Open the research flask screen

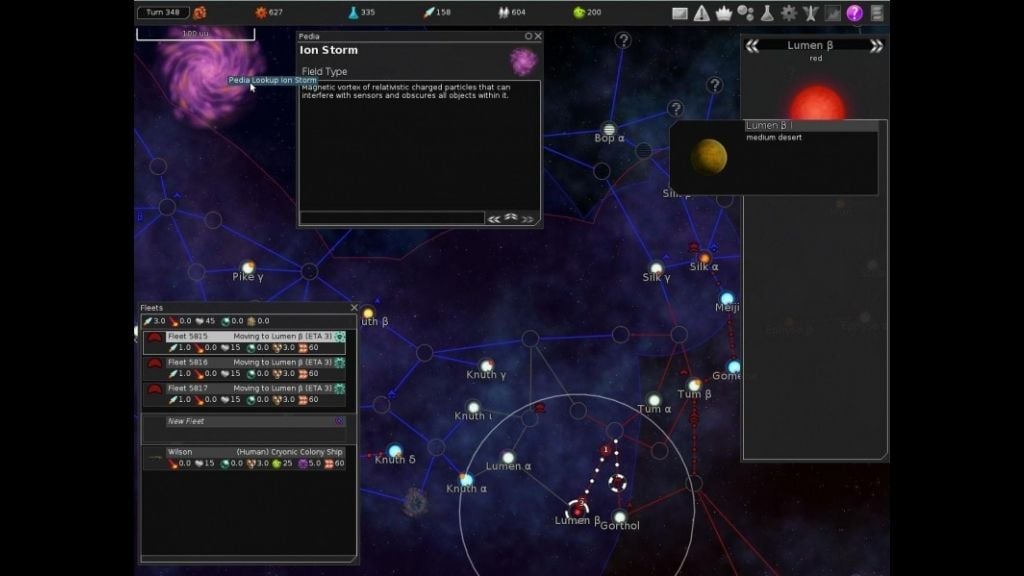767,13
